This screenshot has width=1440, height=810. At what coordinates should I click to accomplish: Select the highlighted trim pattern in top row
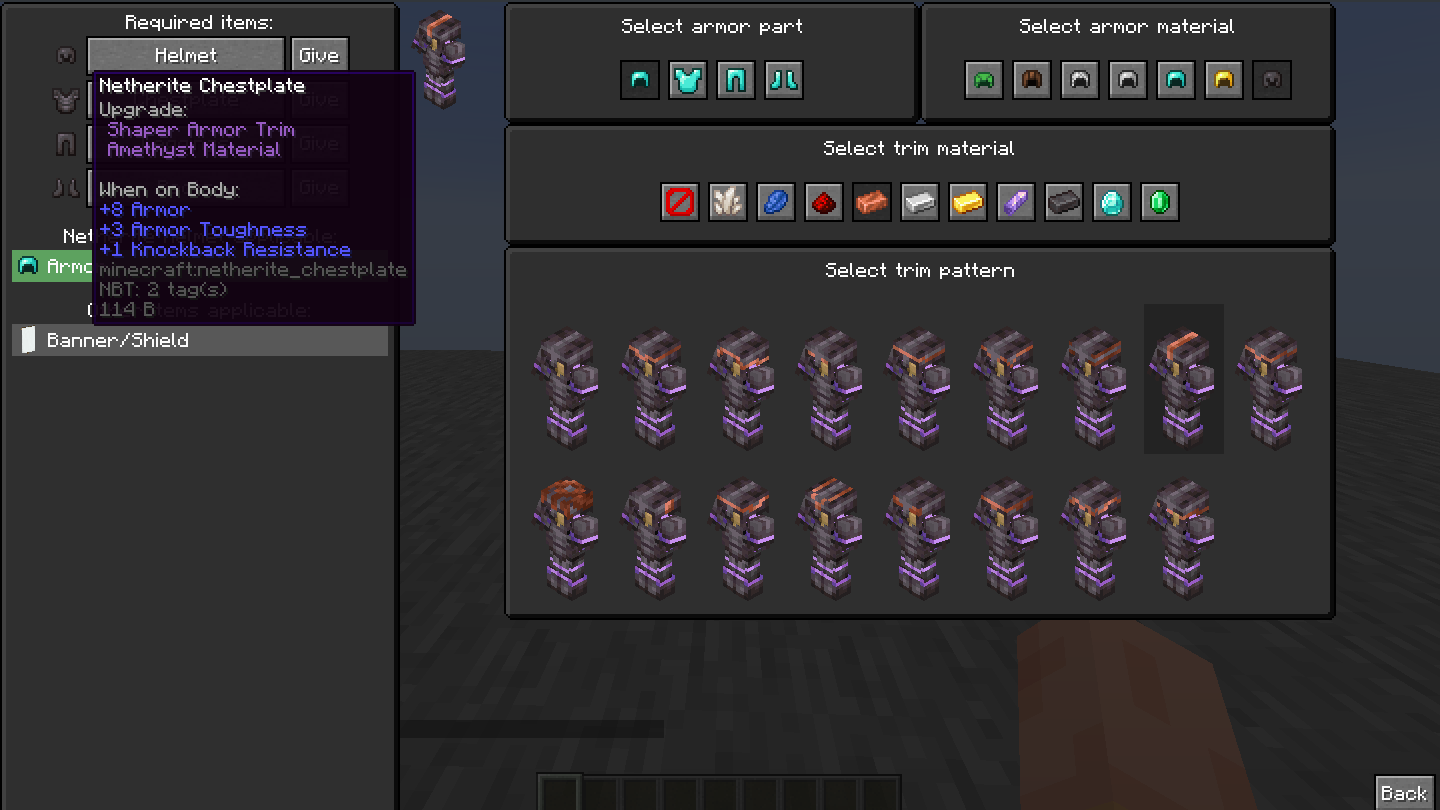1183,380
